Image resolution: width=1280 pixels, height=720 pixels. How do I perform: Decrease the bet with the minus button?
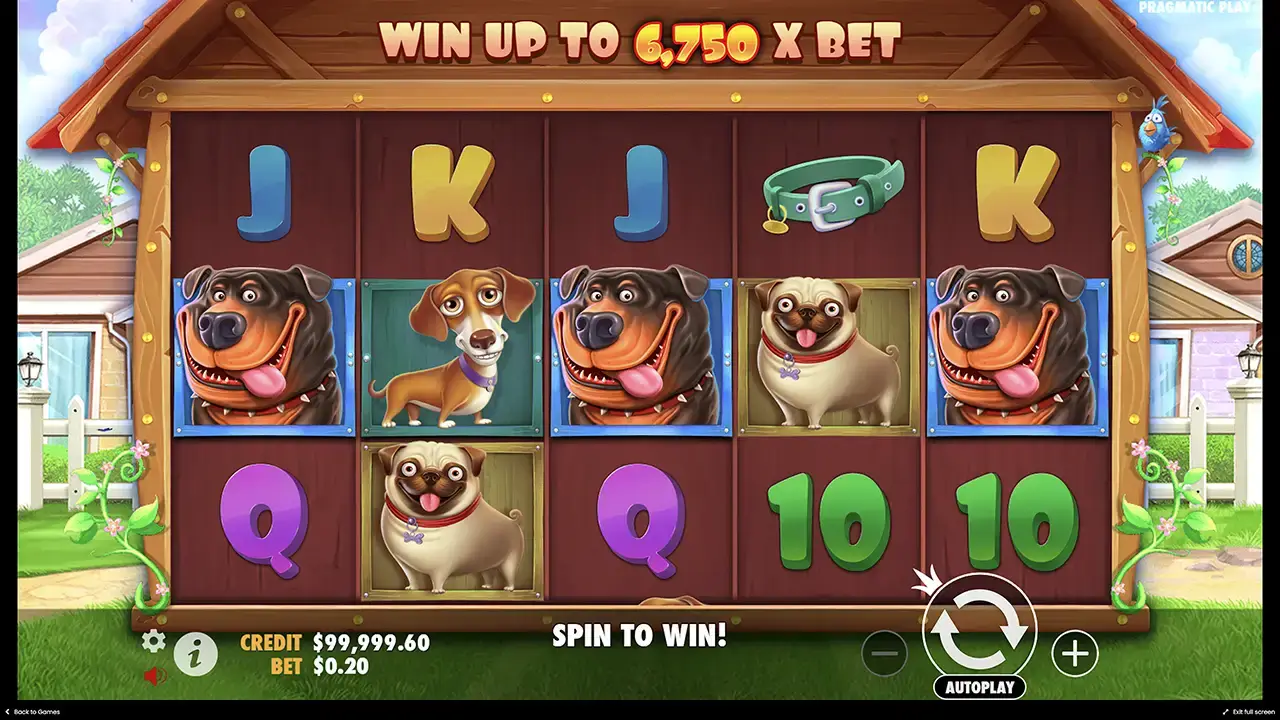884,654
